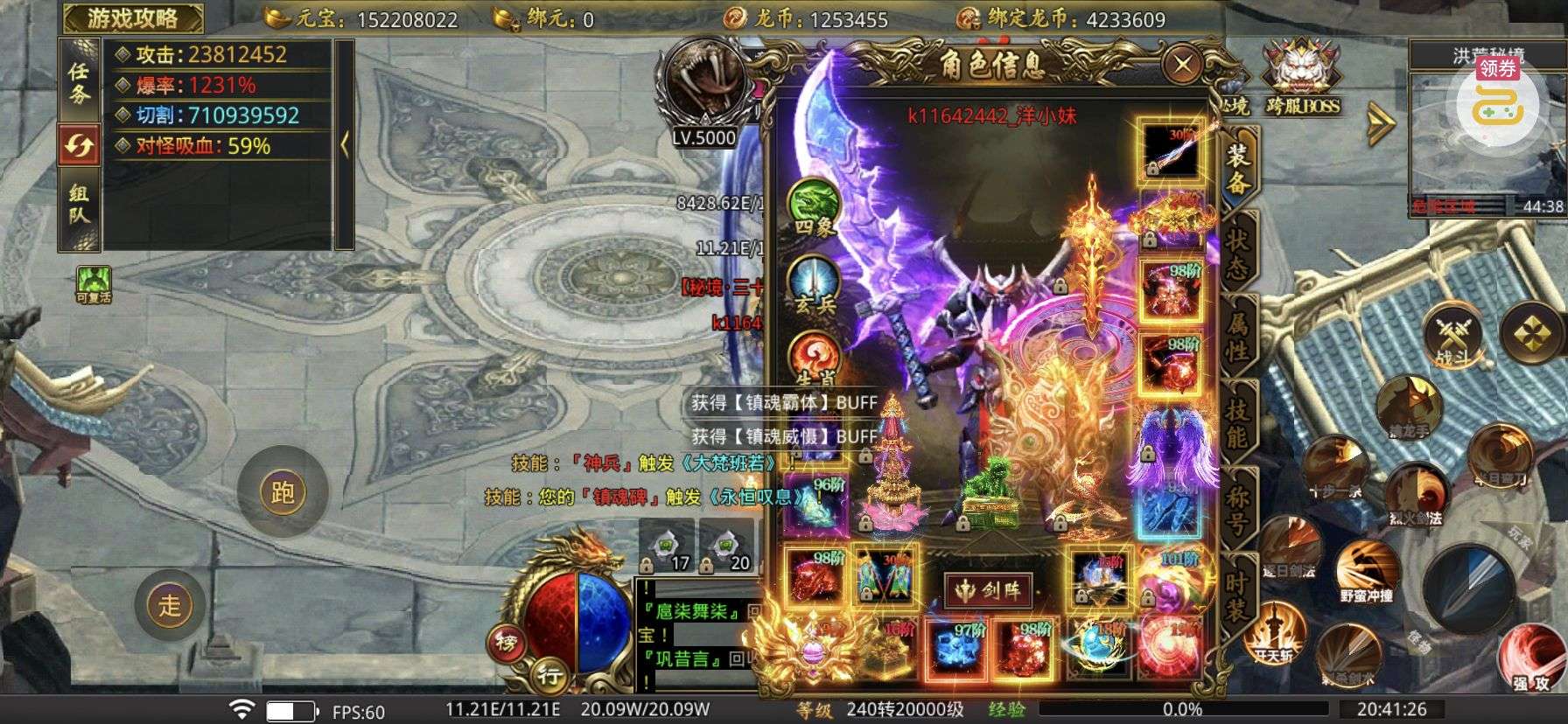Open the 组队 team tab
Image resolution: width=1568 pixels, height=724 pixels.
coord(79,205)
